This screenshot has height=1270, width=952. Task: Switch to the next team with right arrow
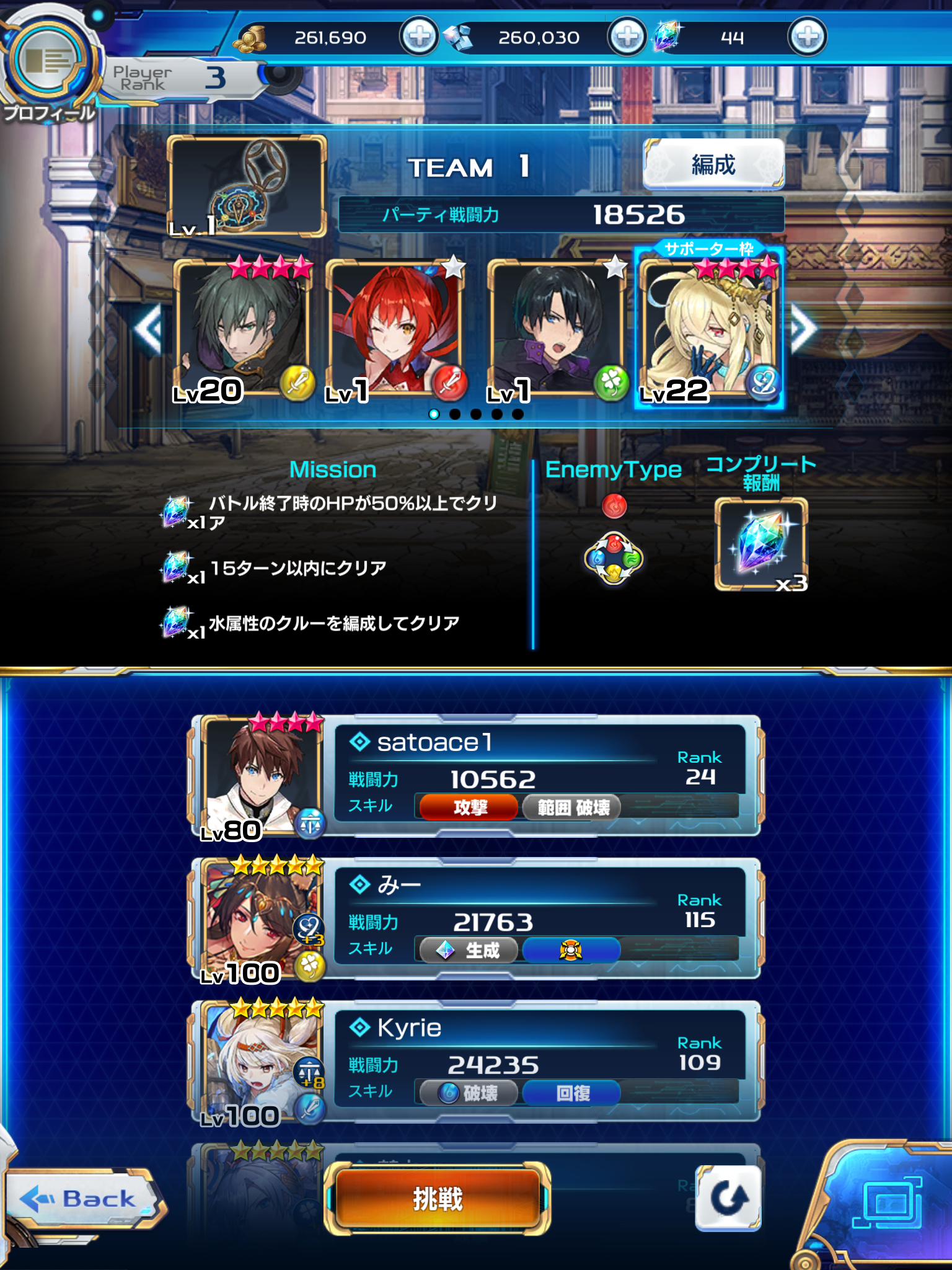[803, 329]
